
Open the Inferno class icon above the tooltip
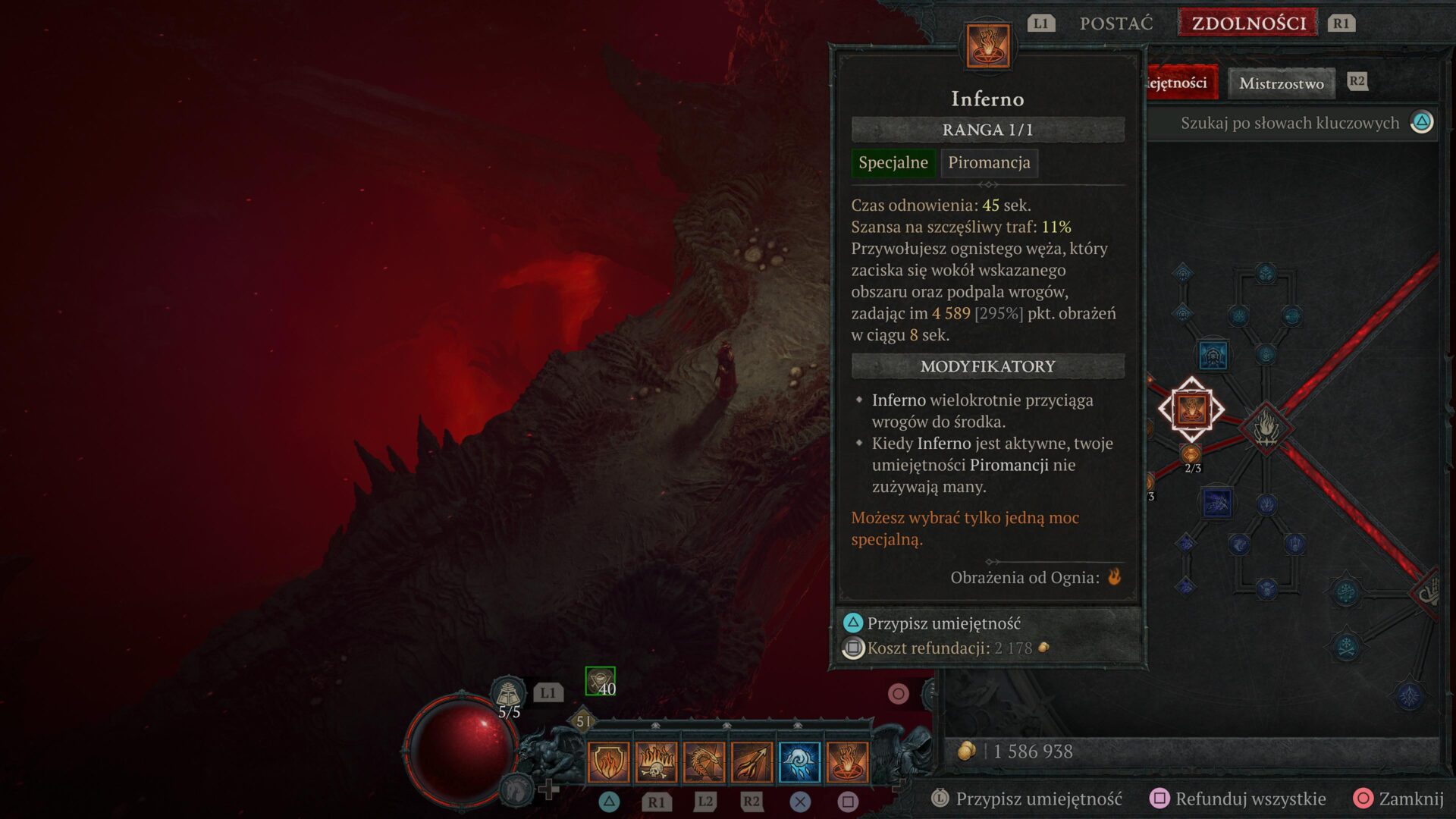pos(988,47)
